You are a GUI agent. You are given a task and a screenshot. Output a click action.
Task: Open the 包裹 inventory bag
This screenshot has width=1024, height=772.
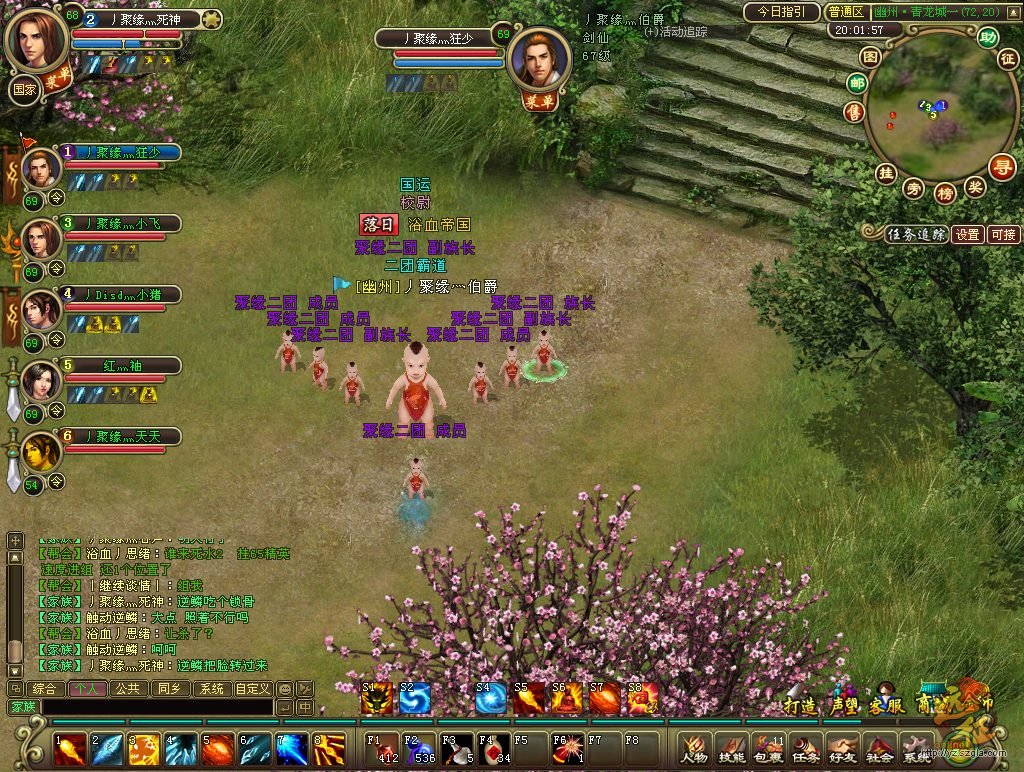click(x=768, y=748)
